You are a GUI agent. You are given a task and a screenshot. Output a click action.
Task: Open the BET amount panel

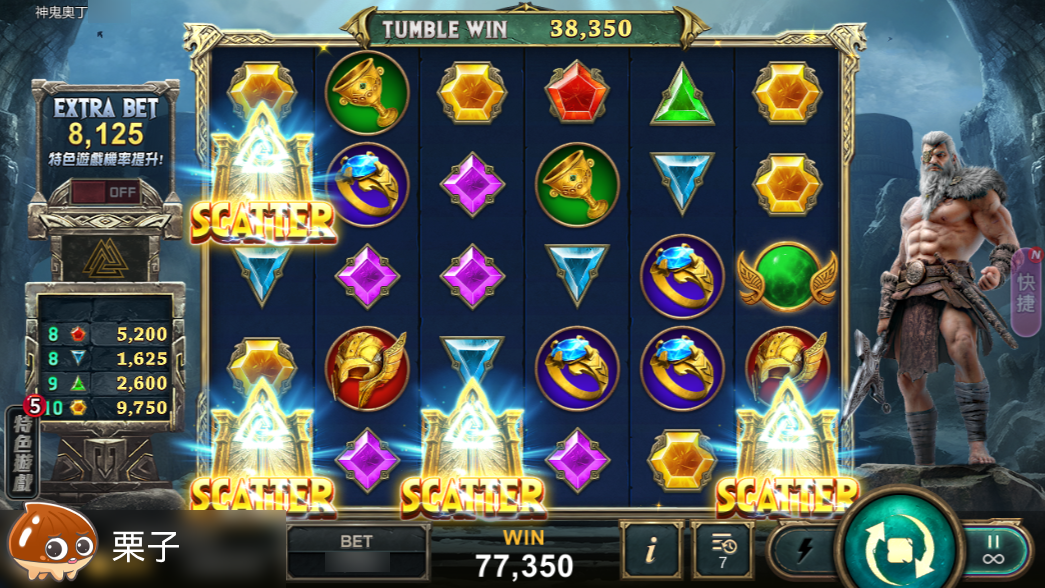[356, 551]
